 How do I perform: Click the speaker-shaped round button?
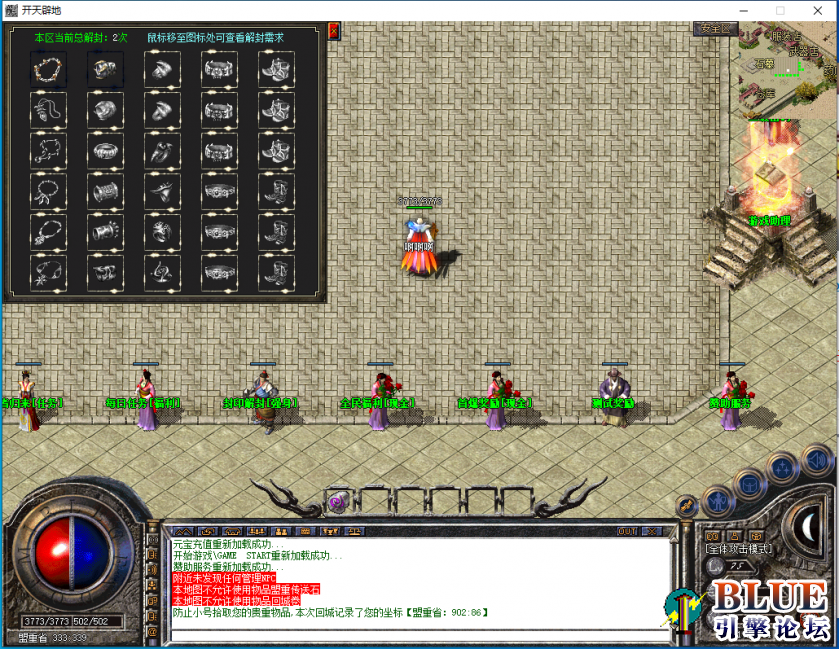pyautogui.click(x=817, y=461)
